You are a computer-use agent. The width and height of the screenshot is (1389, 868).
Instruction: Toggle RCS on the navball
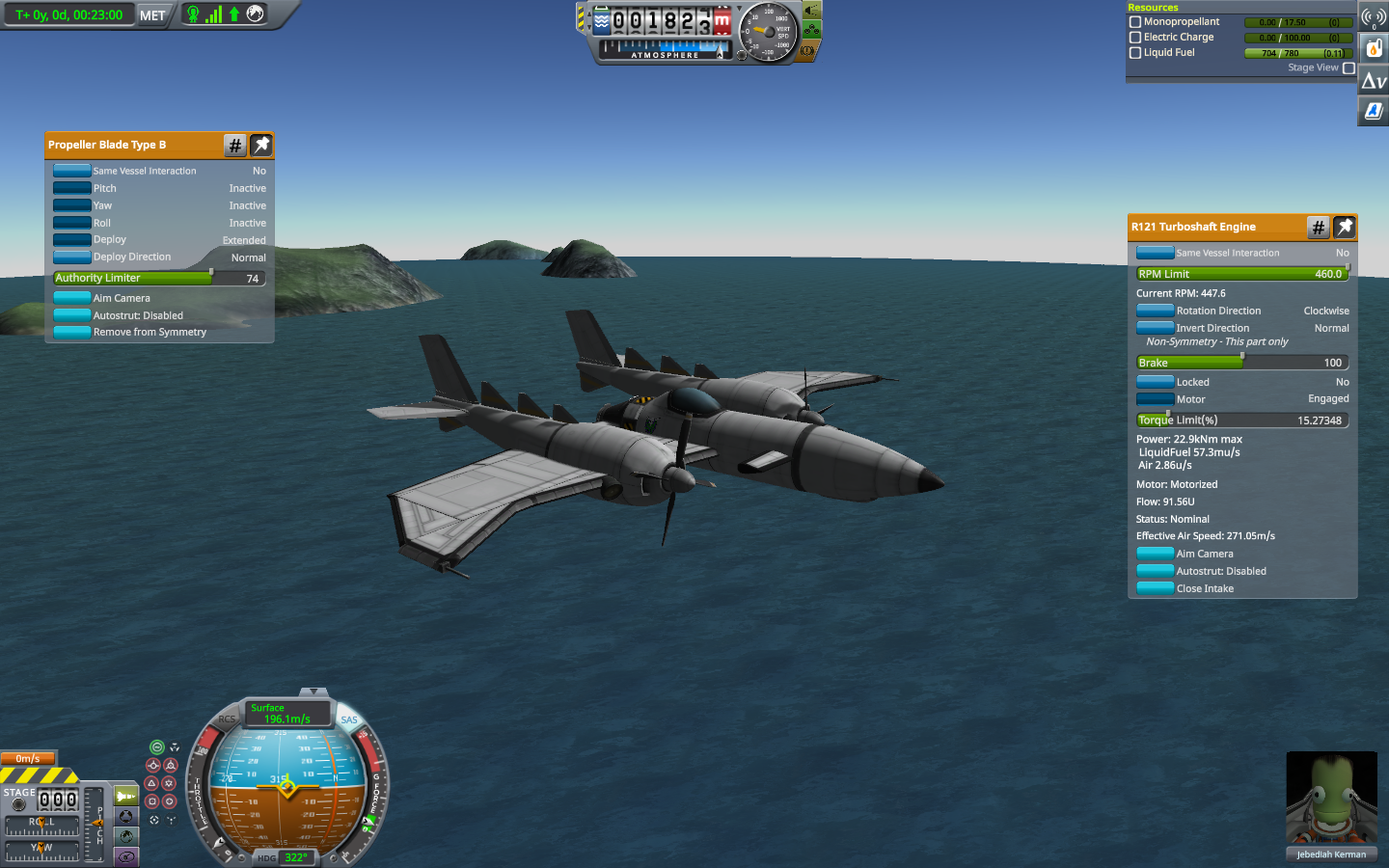click(227, 719)
